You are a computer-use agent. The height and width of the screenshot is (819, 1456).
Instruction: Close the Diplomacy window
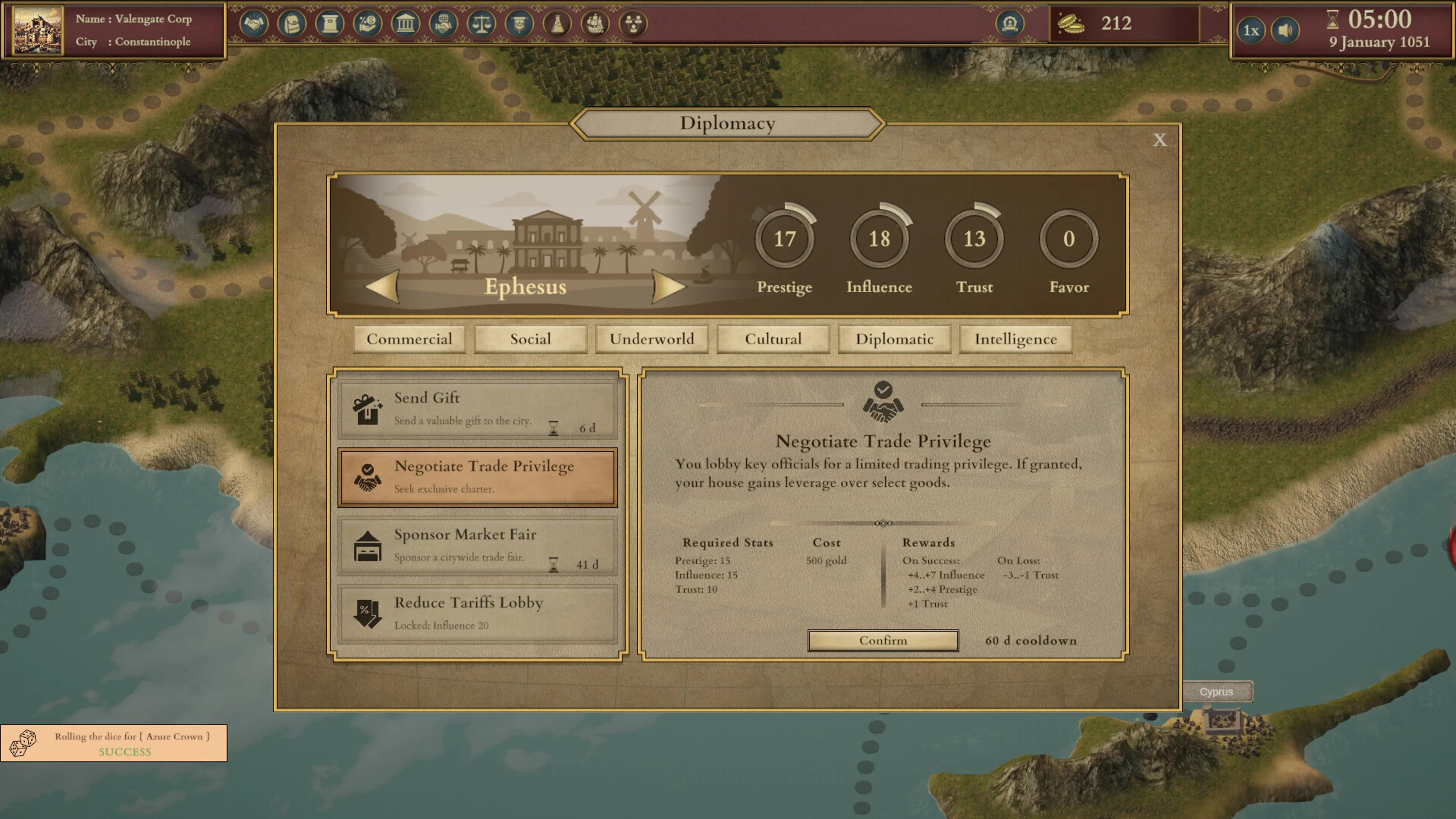(x=1159, y=140)
